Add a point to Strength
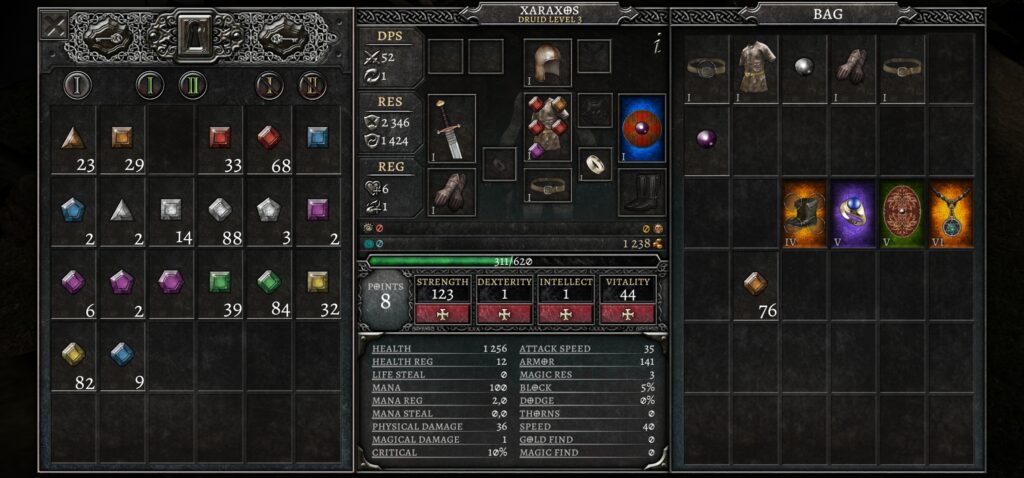1024x478 pixels. [x=442, y=313]
